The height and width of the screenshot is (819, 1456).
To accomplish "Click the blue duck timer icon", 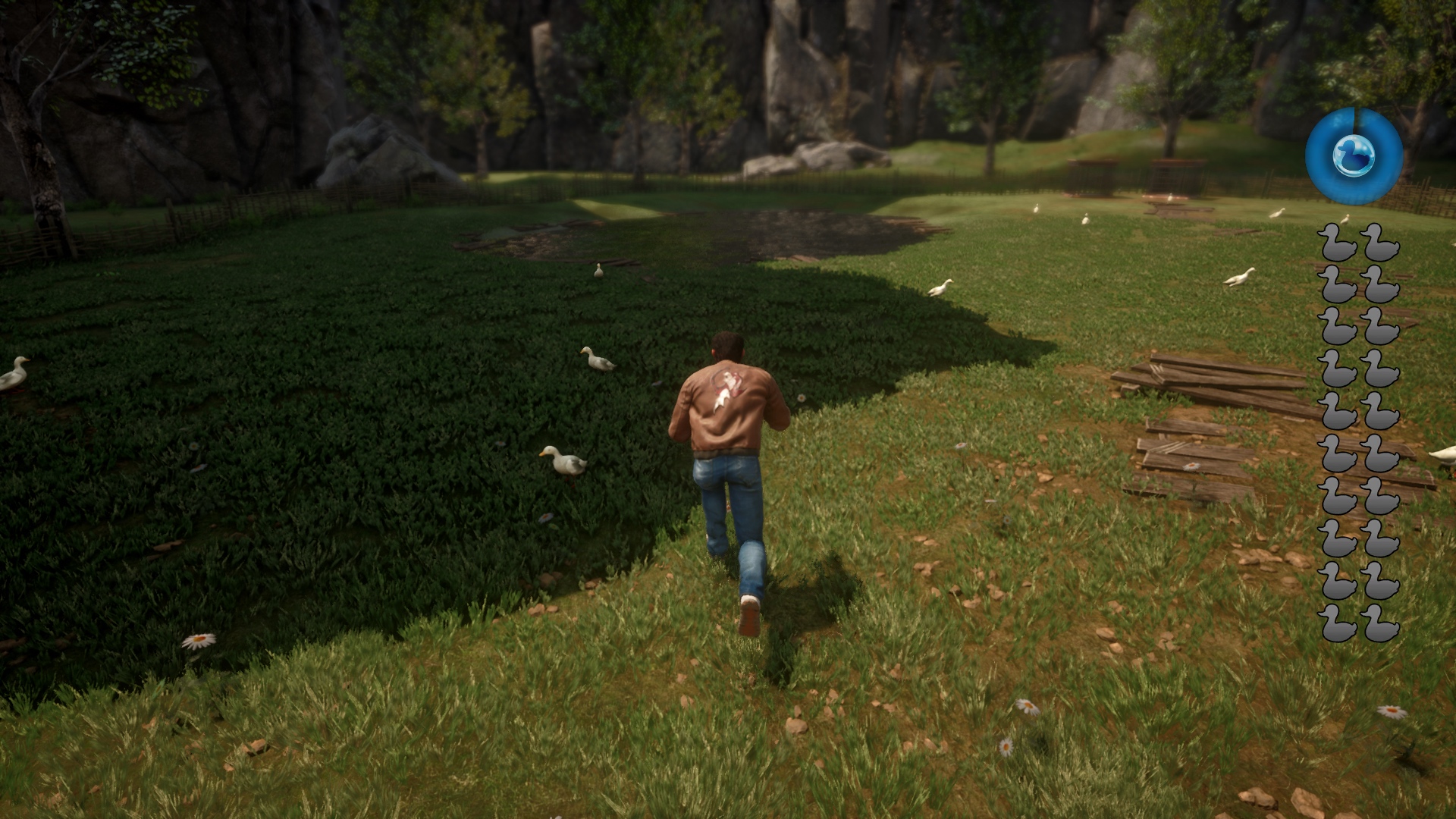I will 1354,155.
